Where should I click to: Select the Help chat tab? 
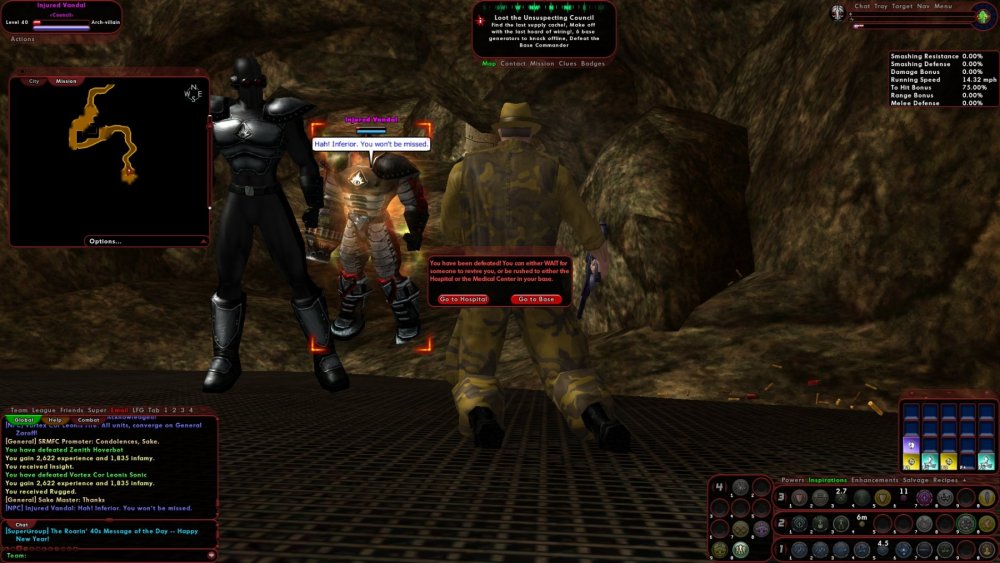click(56, 420)
